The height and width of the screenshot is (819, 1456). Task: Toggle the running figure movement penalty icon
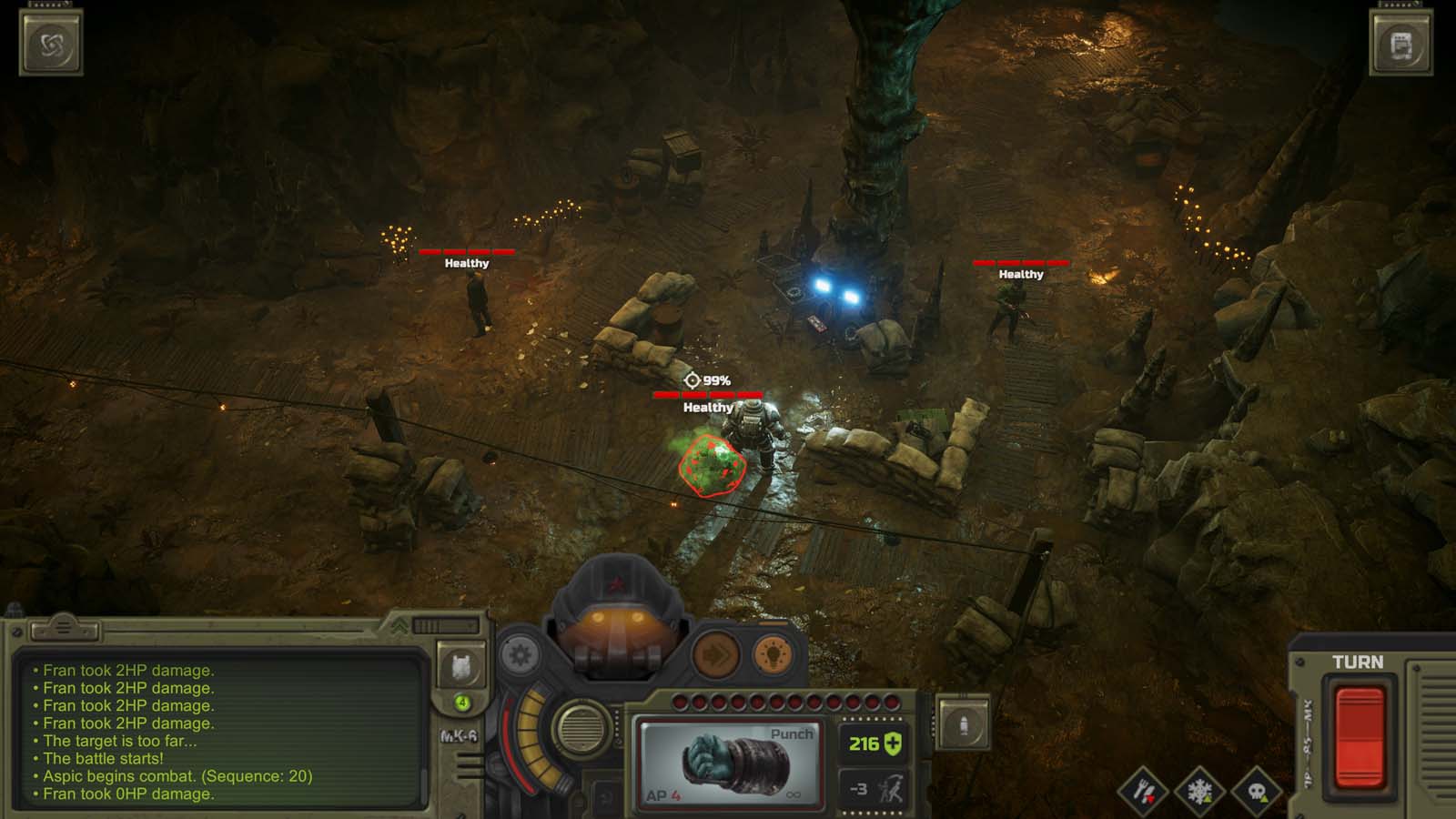(x=876, y=790)
